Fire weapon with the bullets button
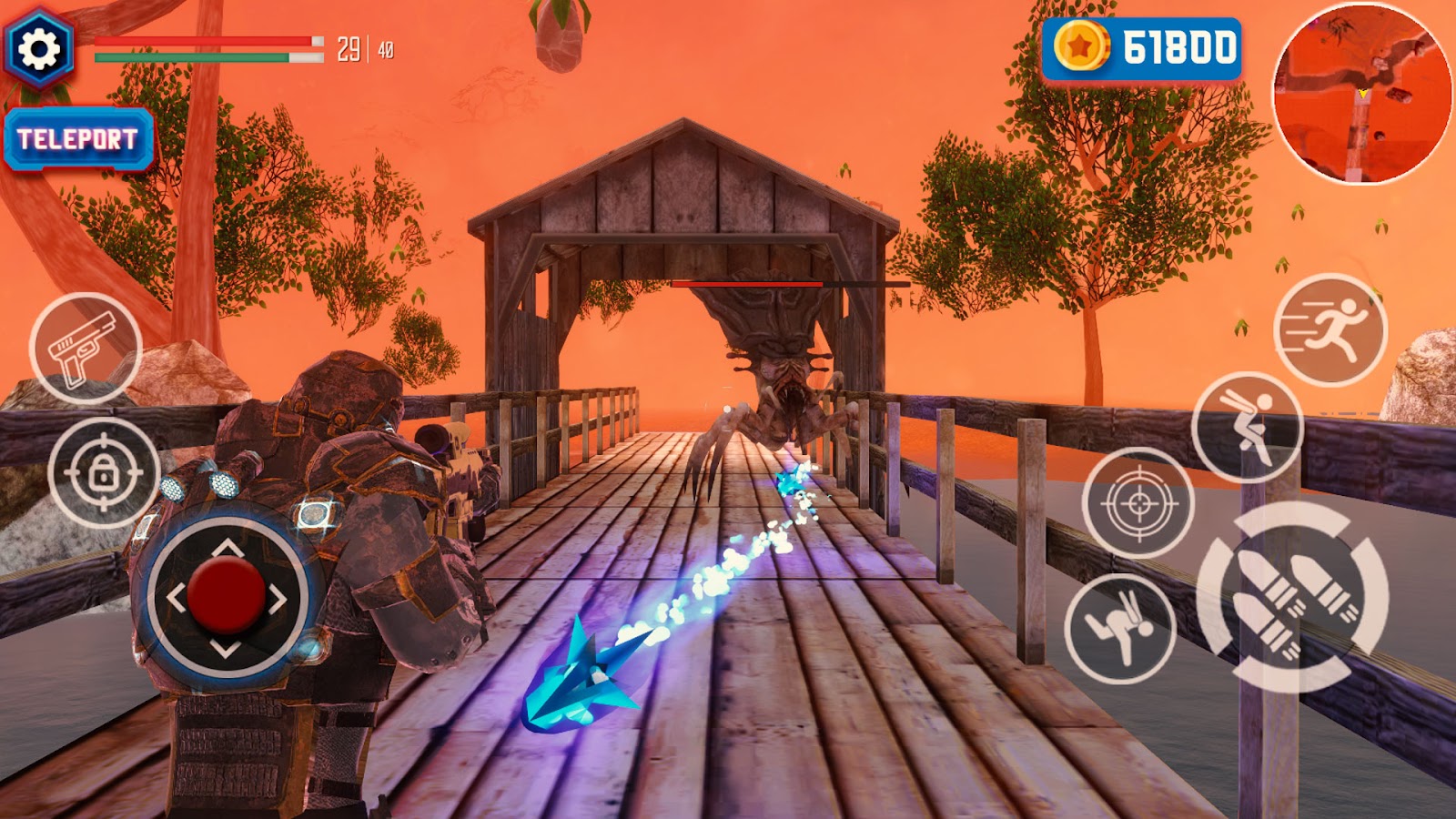The height and width of the screenshot is (819, 1456). [x=1292, y=597]
